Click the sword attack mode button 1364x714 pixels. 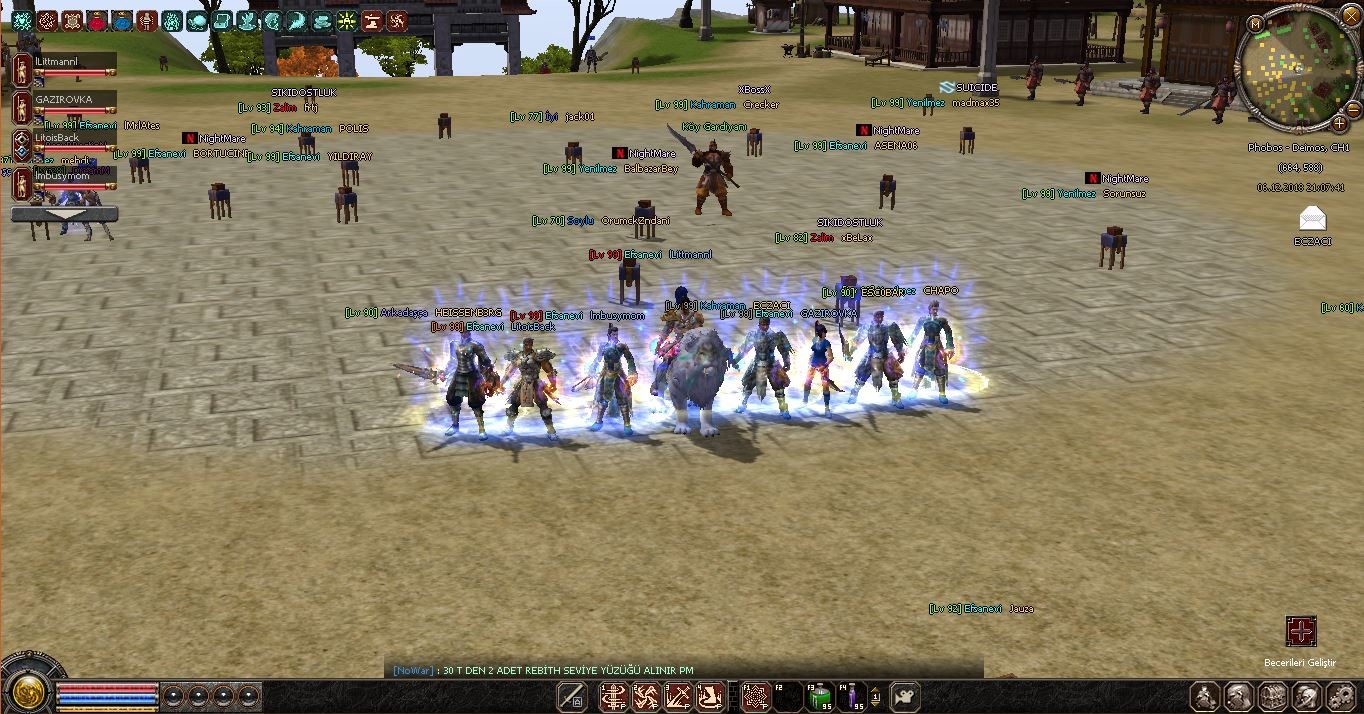pyautogui.click(x=573, y=697)
